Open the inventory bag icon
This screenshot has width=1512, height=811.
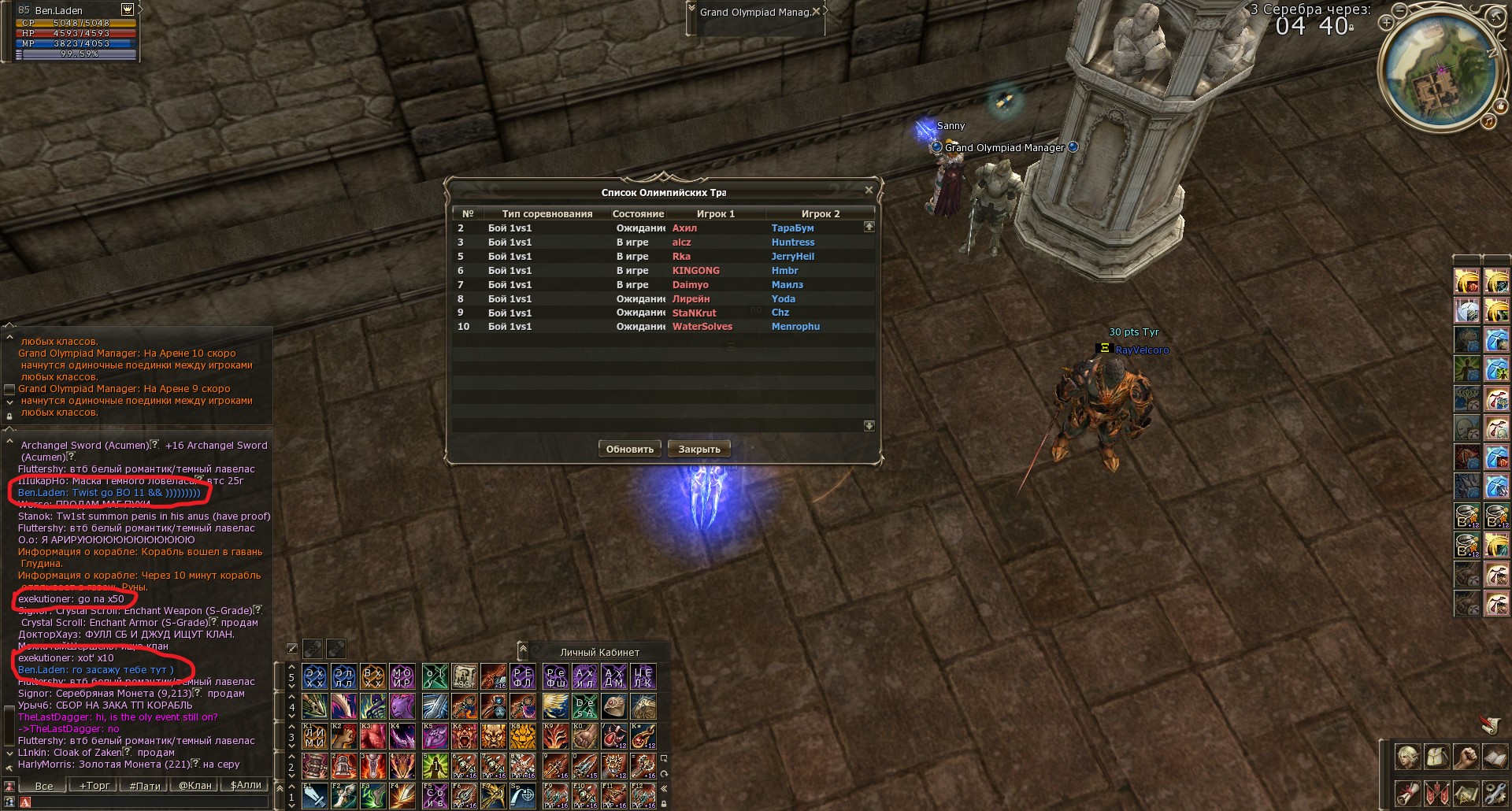click(x=1437, y=758)
